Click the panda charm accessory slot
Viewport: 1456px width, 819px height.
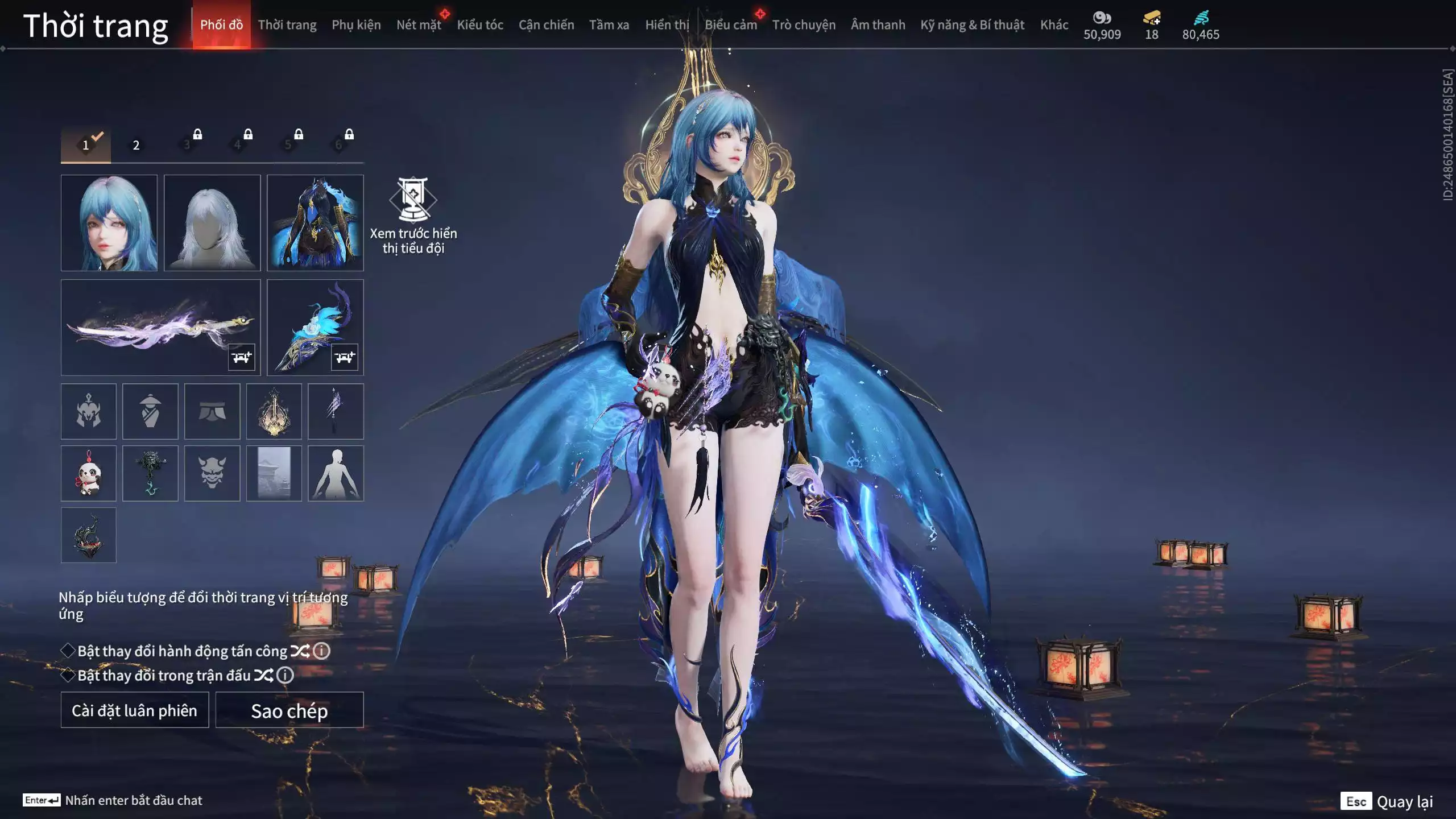(x=89, y=473)
